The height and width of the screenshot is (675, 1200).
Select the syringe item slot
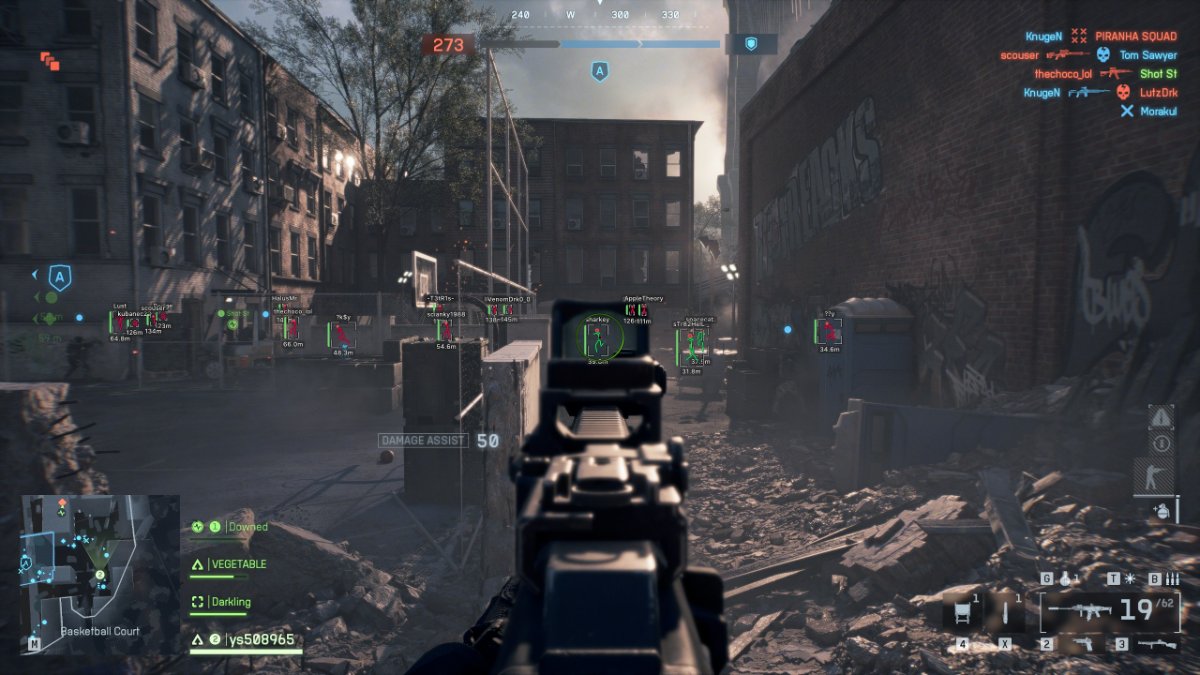pos(1004,611)
